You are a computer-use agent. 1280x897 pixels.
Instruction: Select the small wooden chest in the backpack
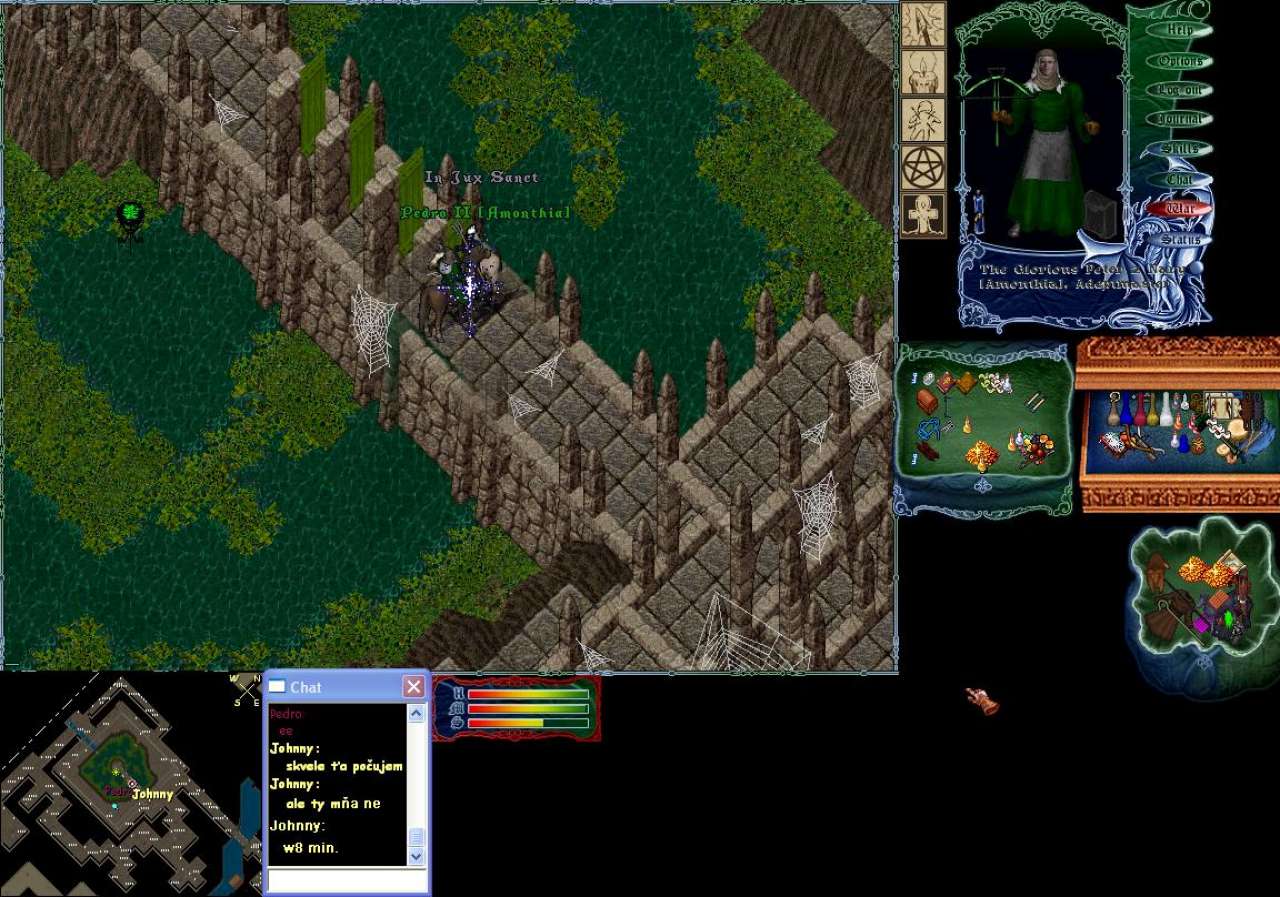point(927,401)
